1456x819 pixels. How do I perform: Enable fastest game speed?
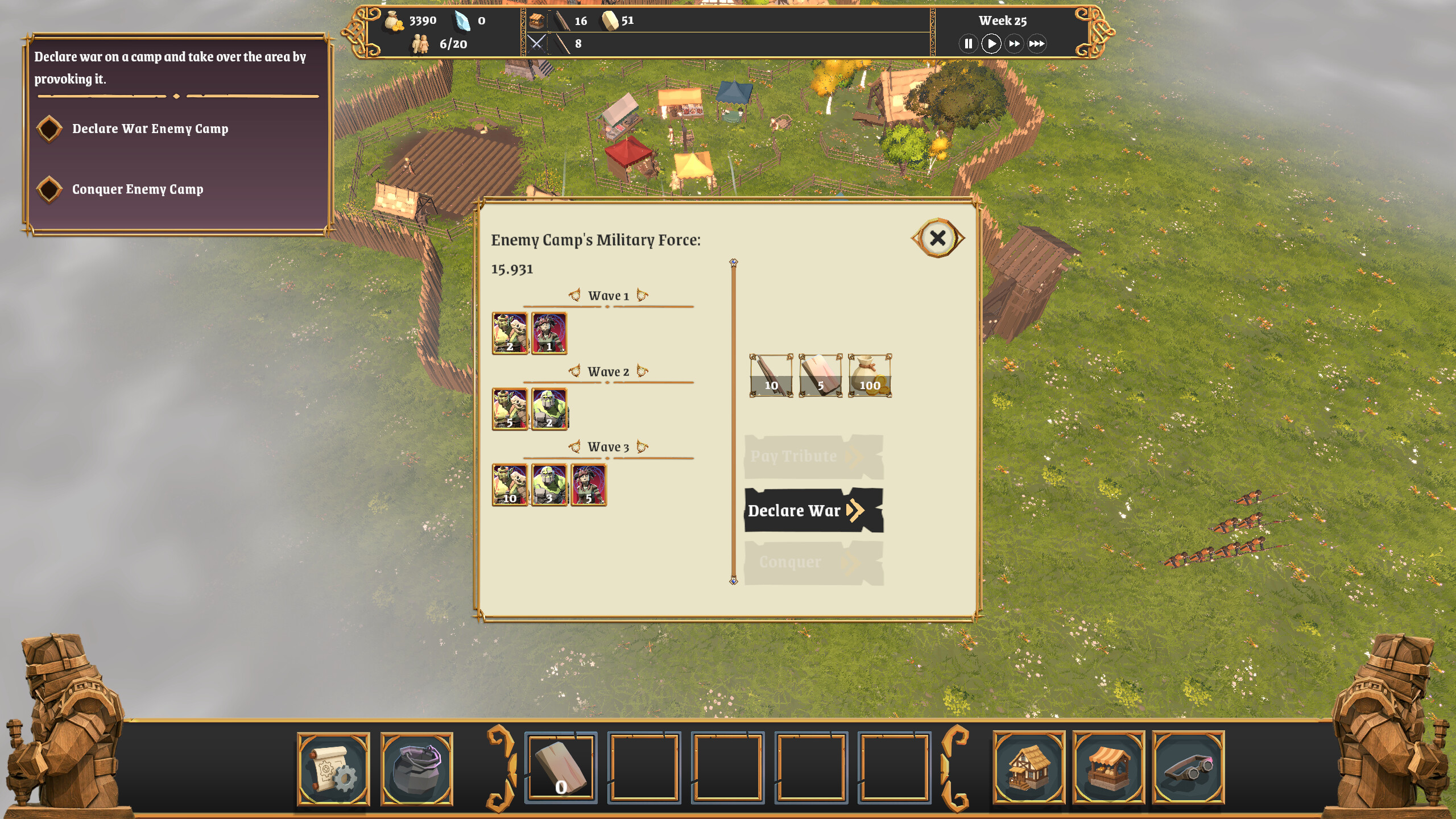click(1038, 43)
